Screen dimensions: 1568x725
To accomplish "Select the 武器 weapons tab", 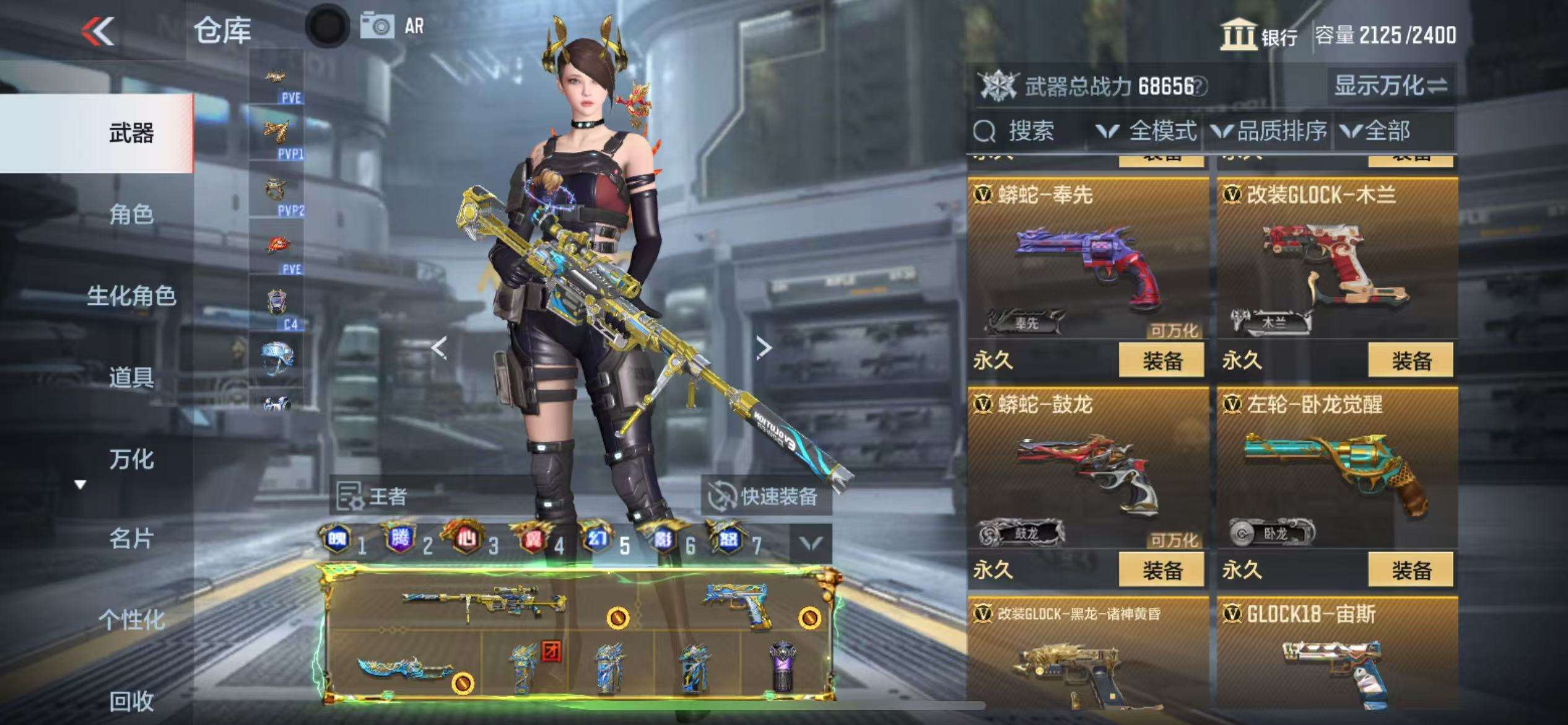I will tap(131, 133).
